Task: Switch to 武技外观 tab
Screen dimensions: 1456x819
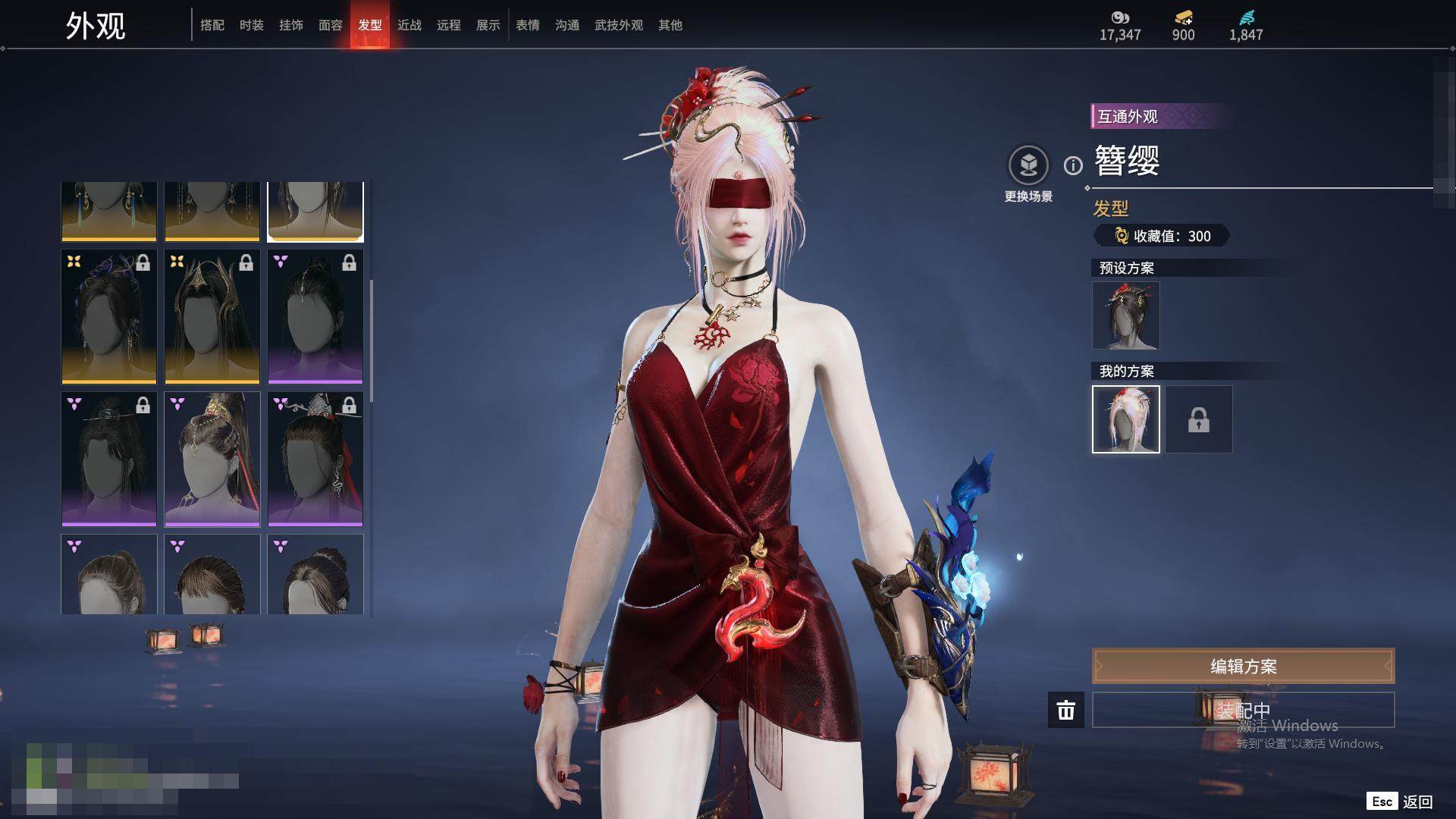Action: click(619, 25)
